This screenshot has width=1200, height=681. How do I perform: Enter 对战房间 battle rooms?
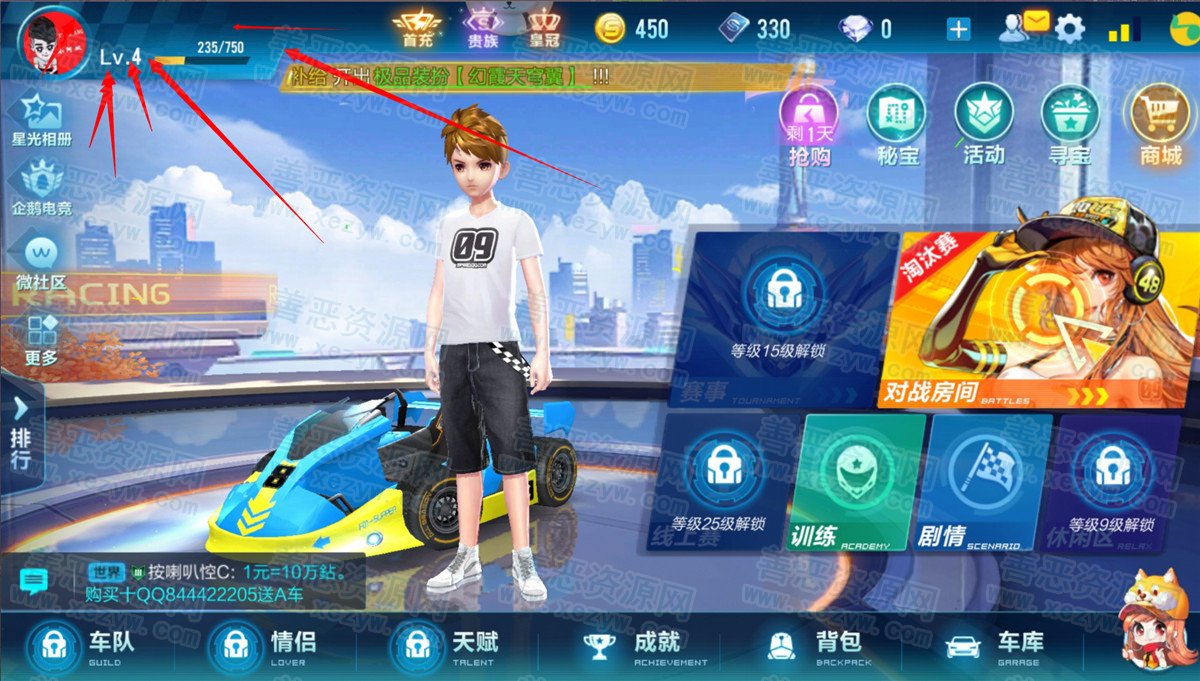pos(1038,320)
